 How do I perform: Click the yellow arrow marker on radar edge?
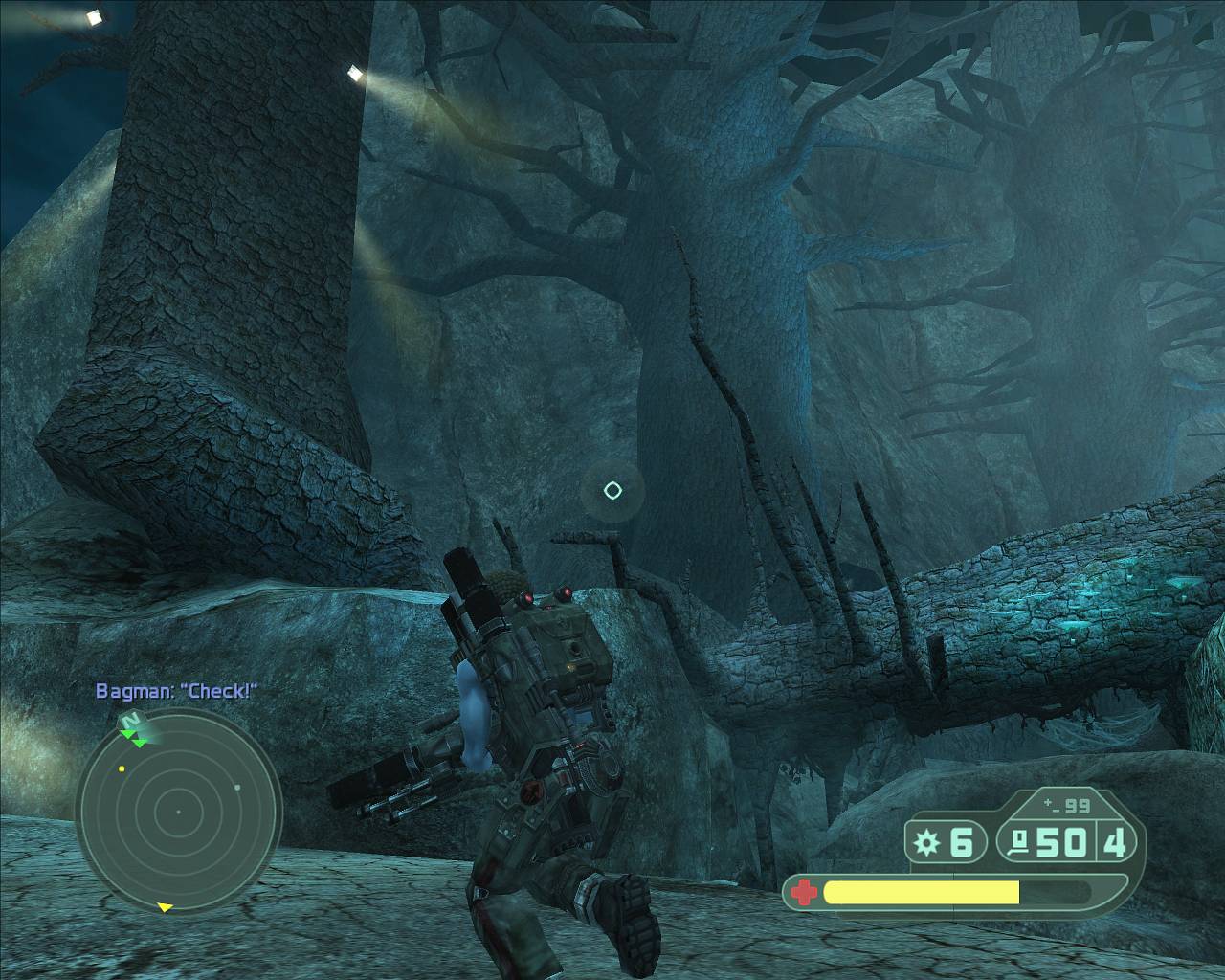coord(165,906)
